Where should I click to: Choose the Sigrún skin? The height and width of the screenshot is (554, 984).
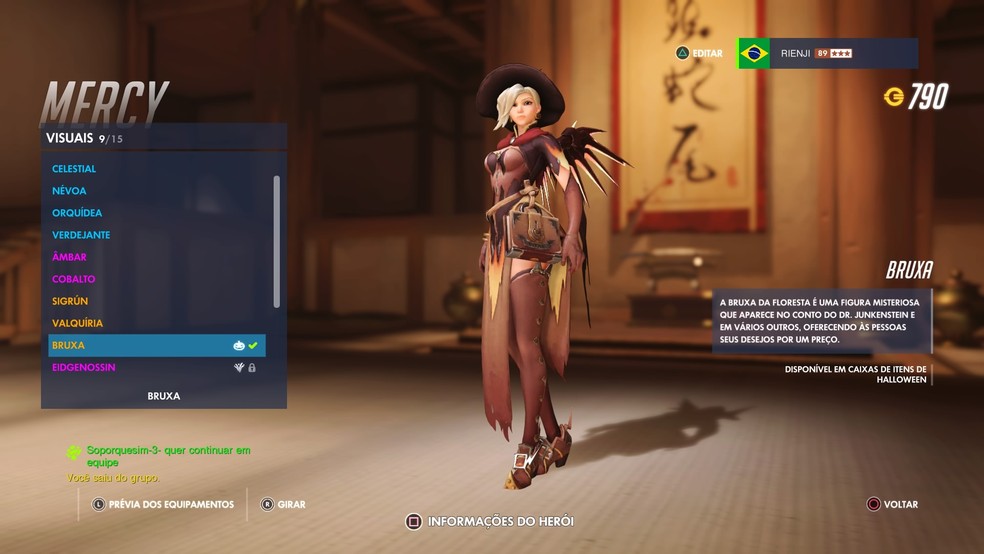pyautogui.click(x=70, y=301)
